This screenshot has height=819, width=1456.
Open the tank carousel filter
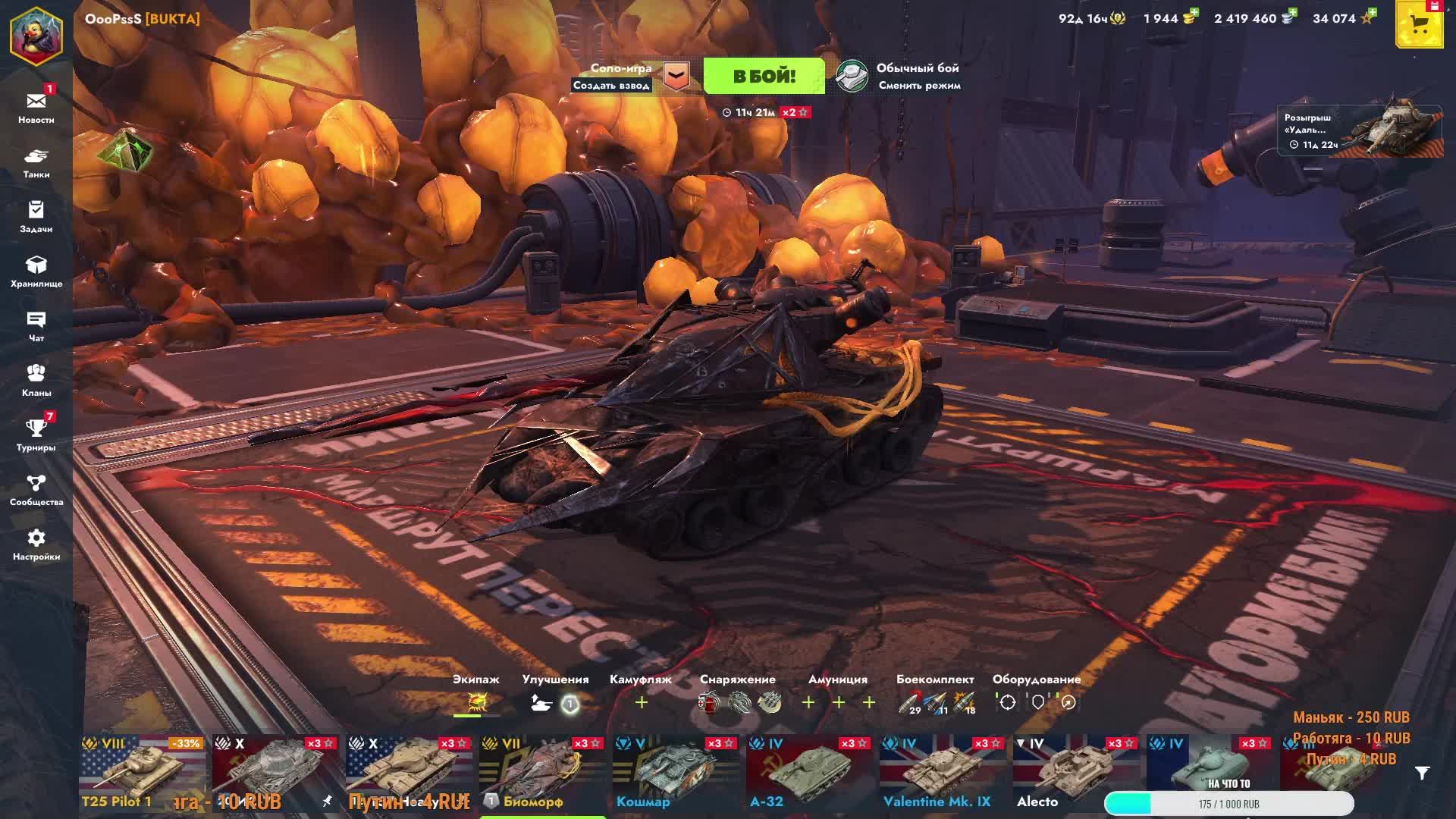pos(1423,773)
